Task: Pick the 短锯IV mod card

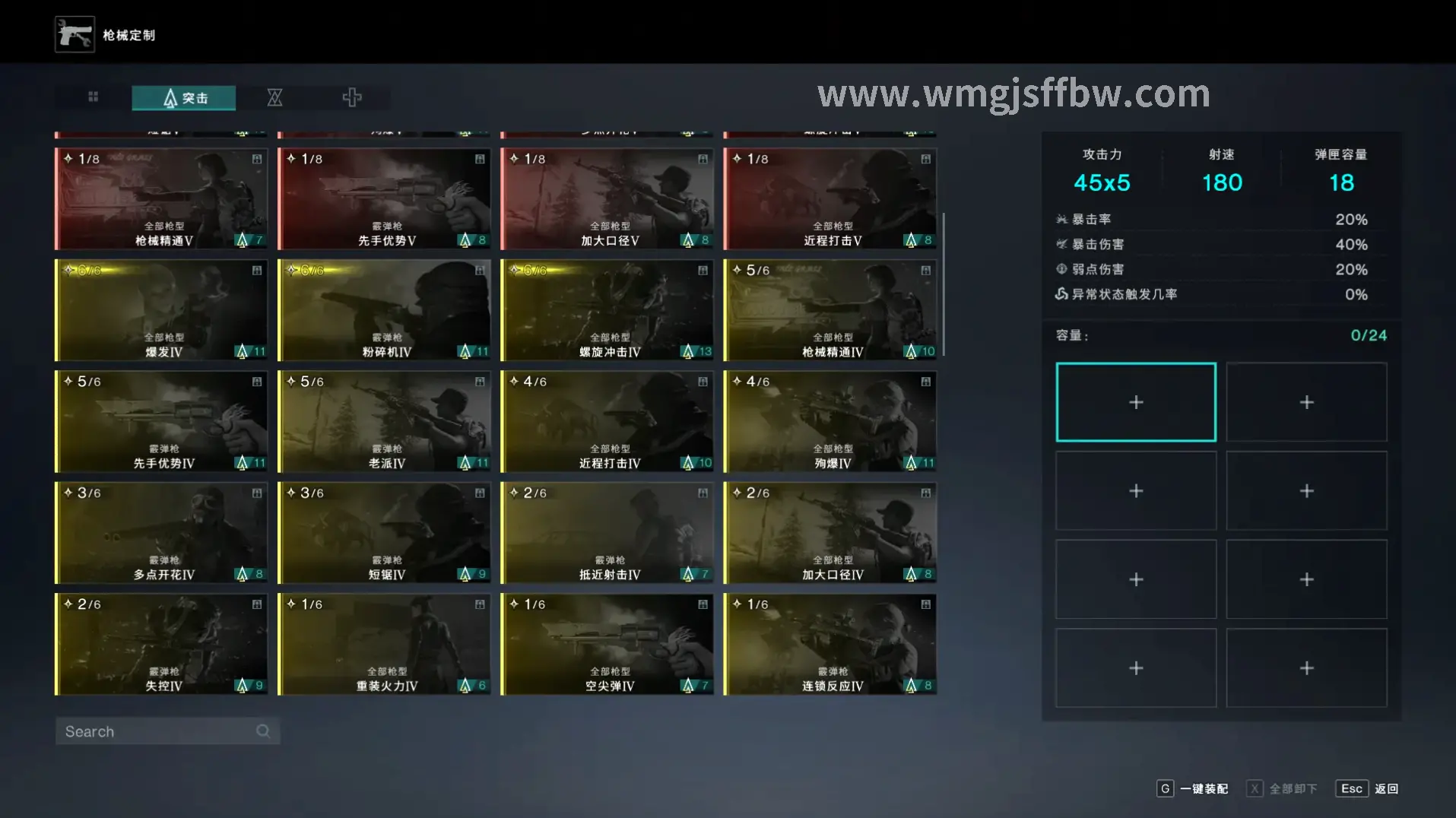Action: coord(384,533)
